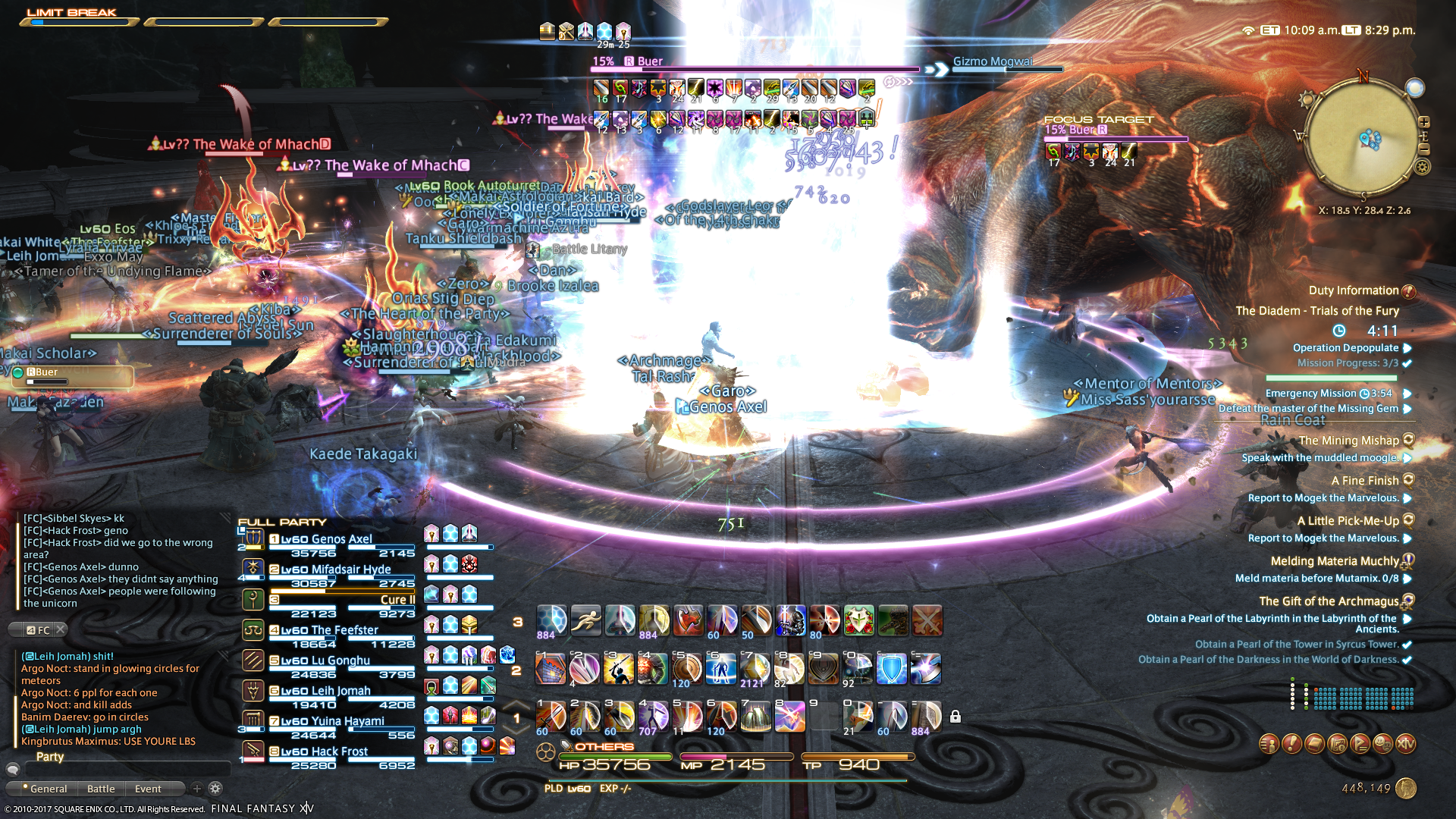Screen dimensions: 1456x819
Task: Select Lu Gonghu from party list
Action: pyautogui.click(x=340, y=661)
